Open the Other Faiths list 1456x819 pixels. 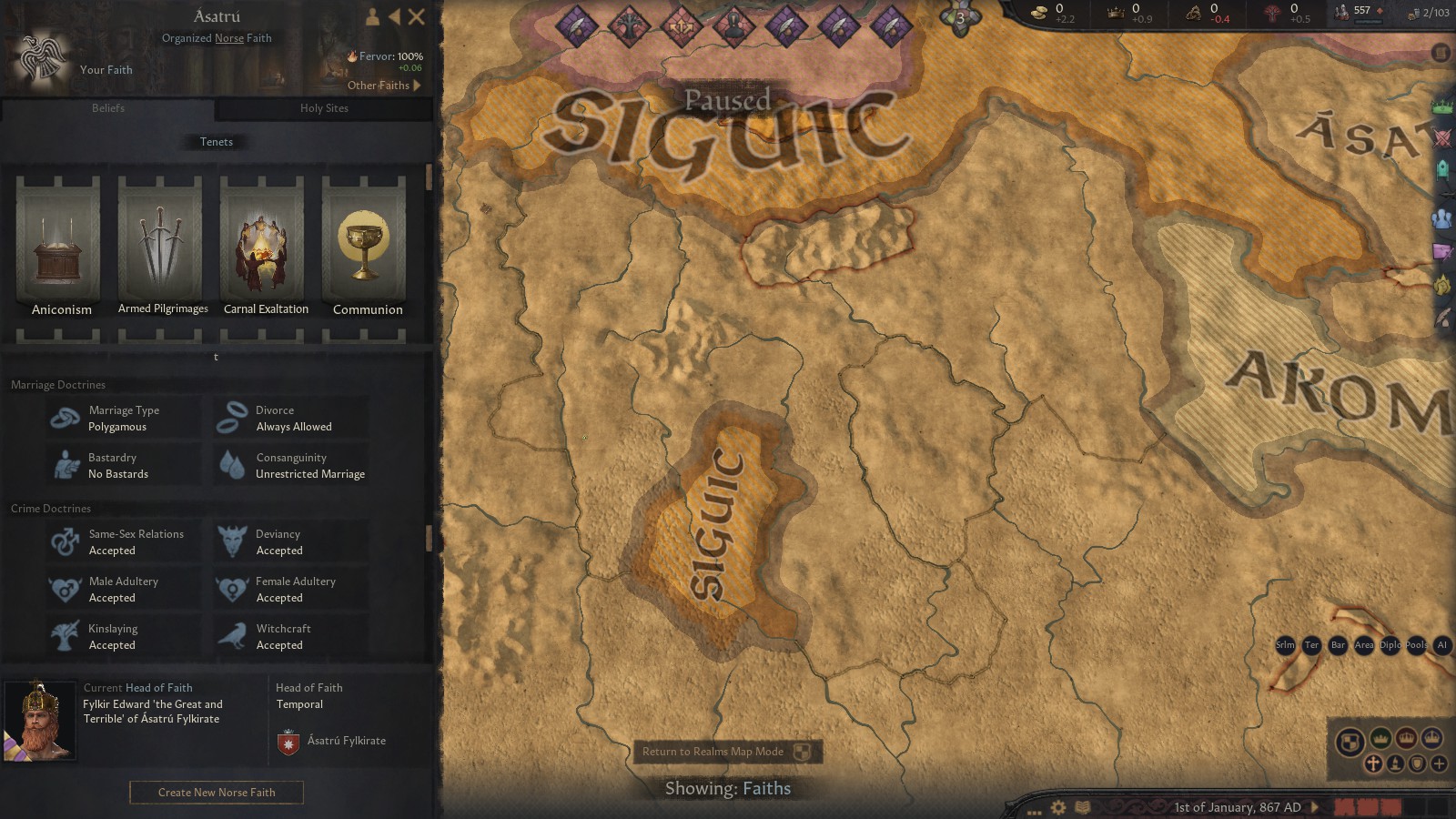(379, 86)
